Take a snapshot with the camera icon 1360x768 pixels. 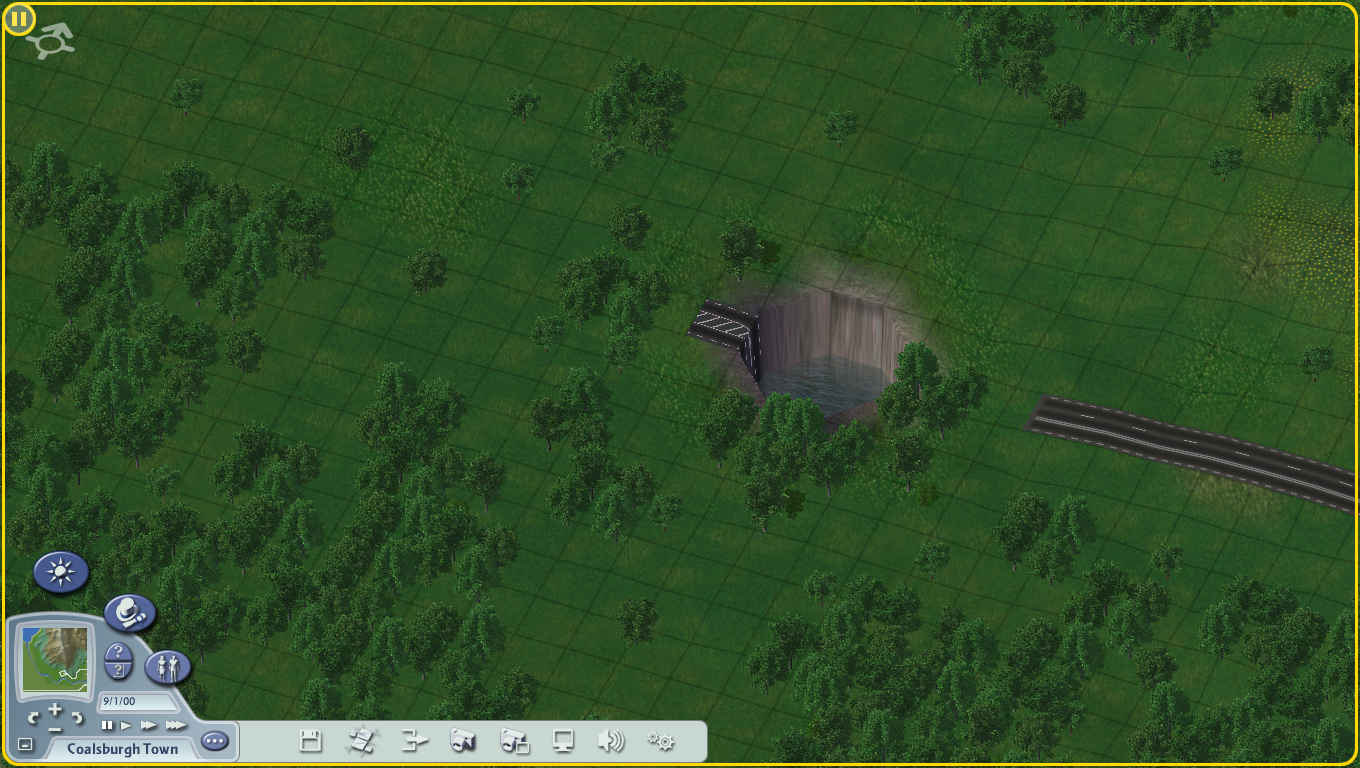pyautogui.click(x=463, y=741)
